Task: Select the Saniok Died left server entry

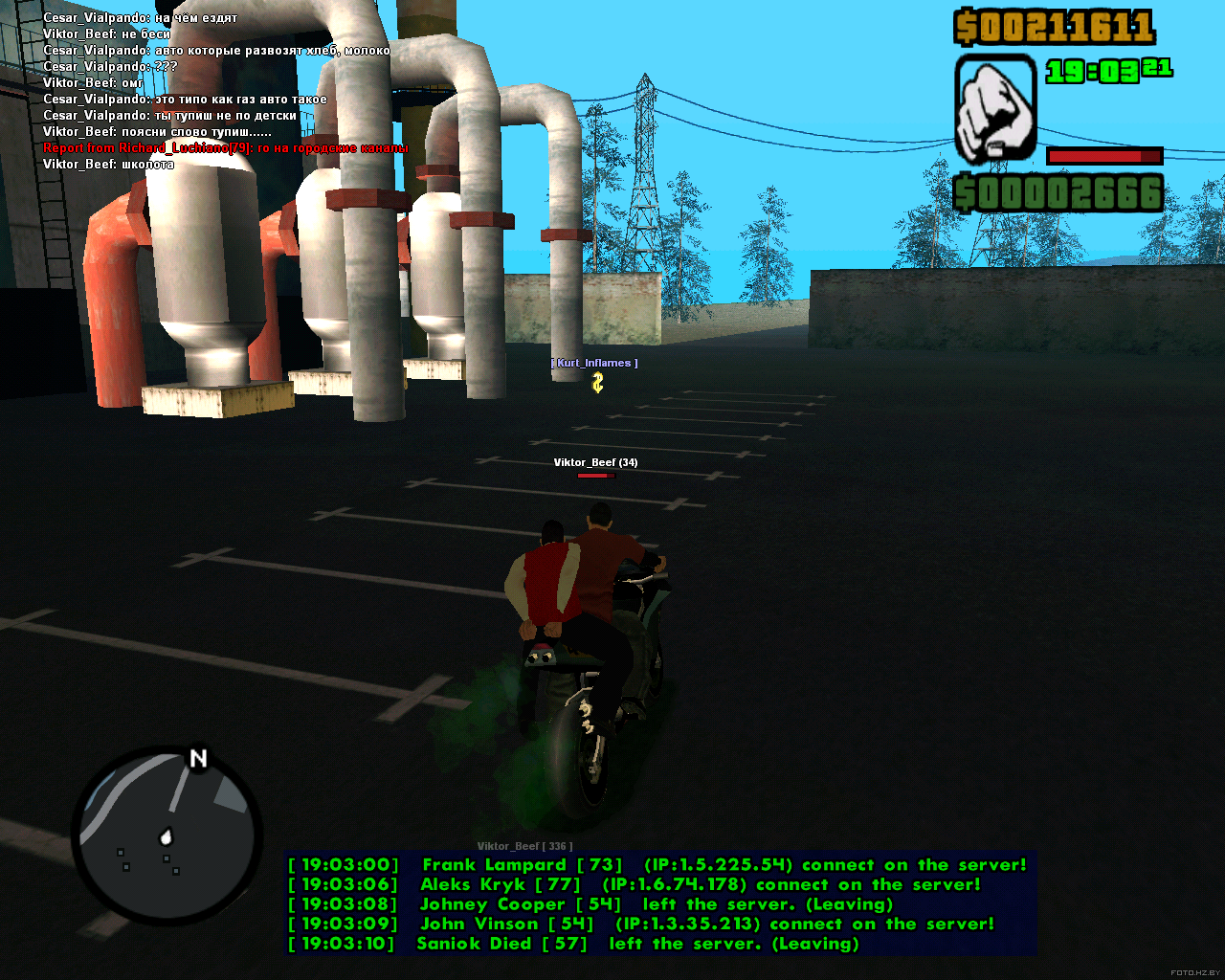Action: (x=573, y=944)
